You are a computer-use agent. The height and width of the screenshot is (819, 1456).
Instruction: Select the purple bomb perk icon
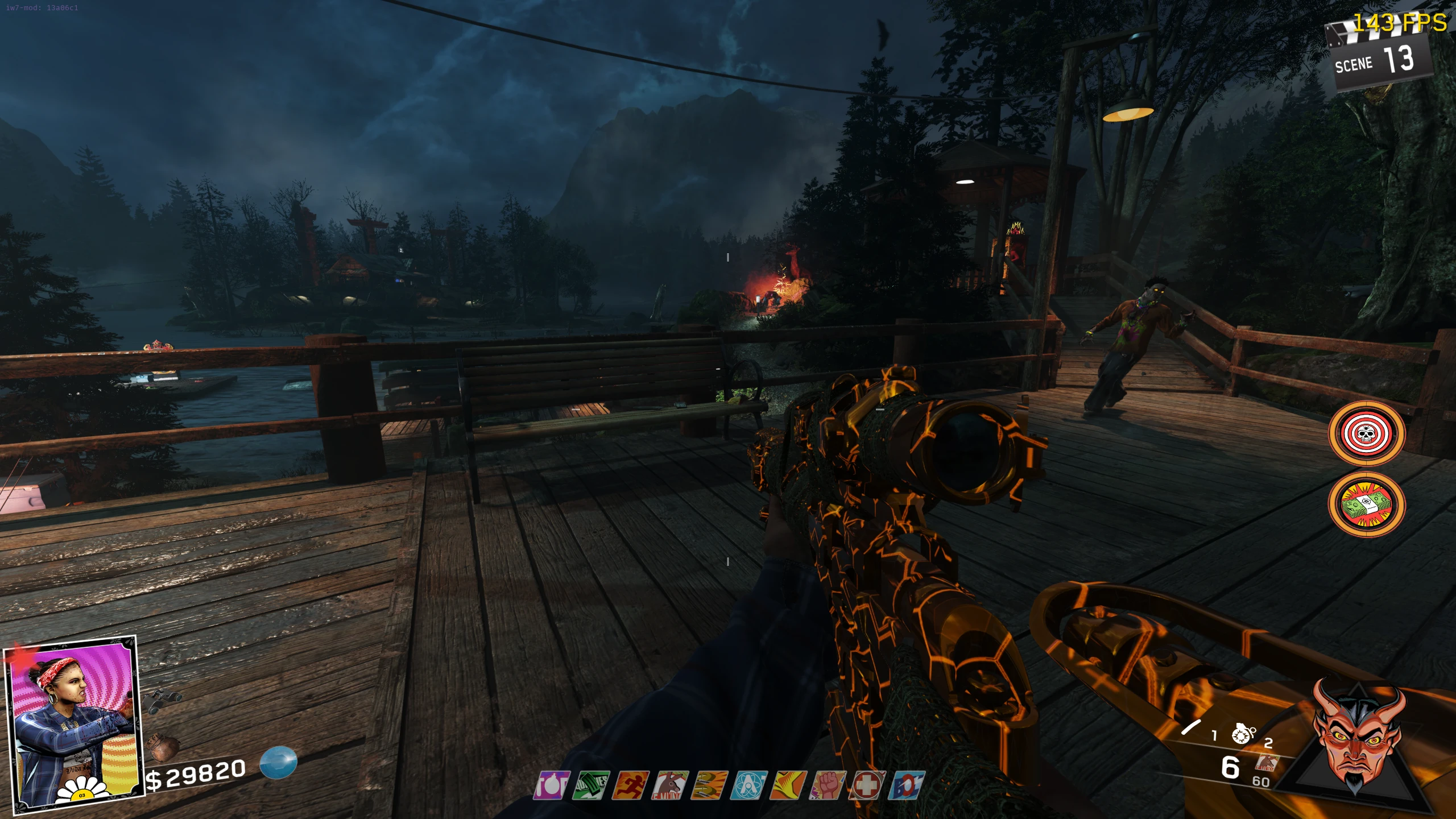pyautogui.click(x=551, y=785)
